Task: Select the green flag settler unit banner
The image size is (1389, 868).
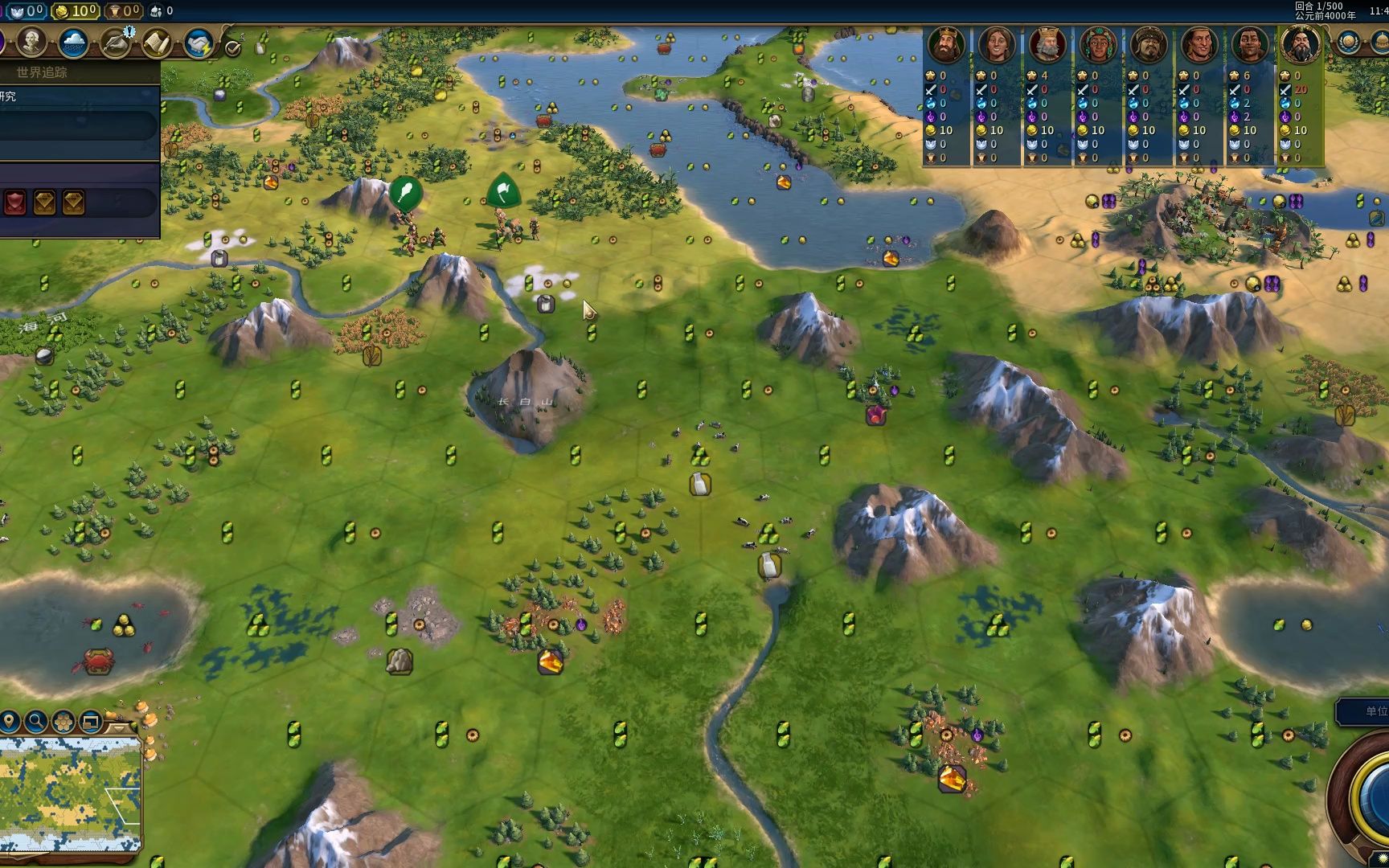Action: point(503,192)
